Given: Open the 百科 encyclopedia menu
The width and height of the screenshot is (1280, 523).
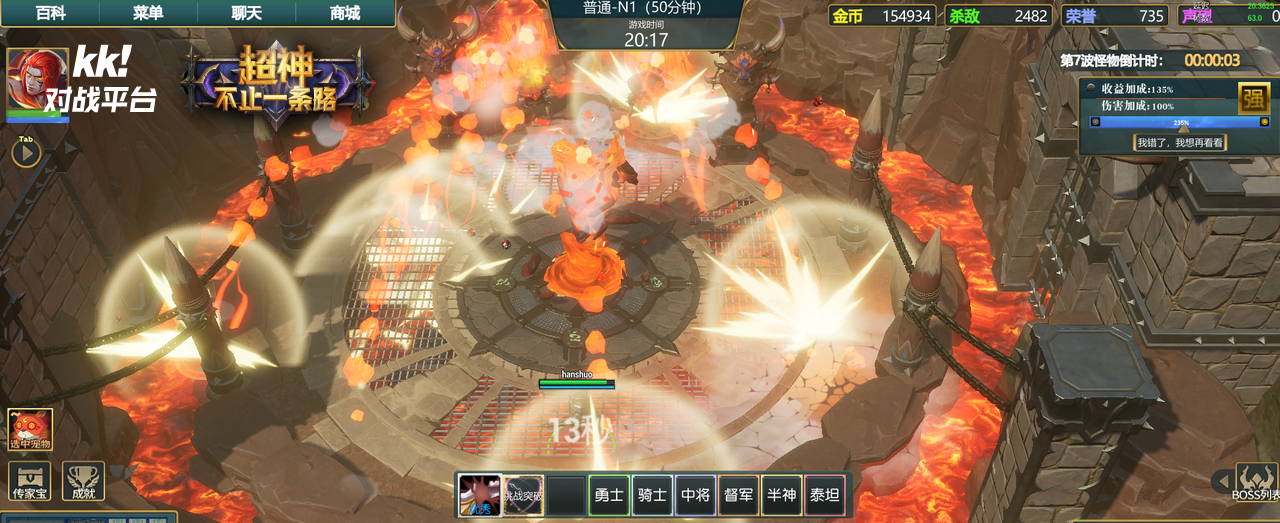Looking at the screenshot, I should pos(50,13).
